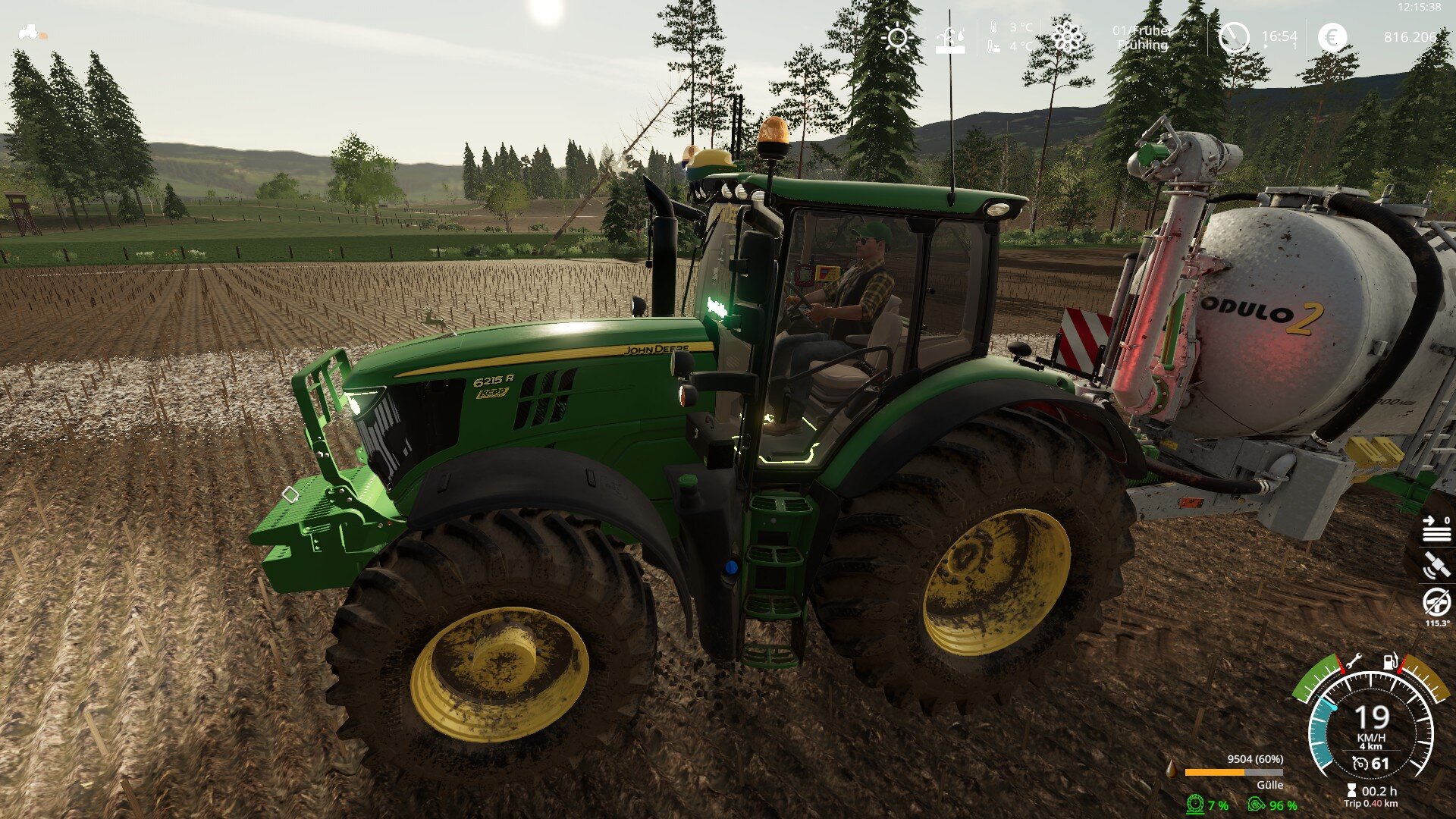The width and height of the screenshot is (1456, 819).
Task: Open the euro money icon
Action: click(x=1332, y=36)
